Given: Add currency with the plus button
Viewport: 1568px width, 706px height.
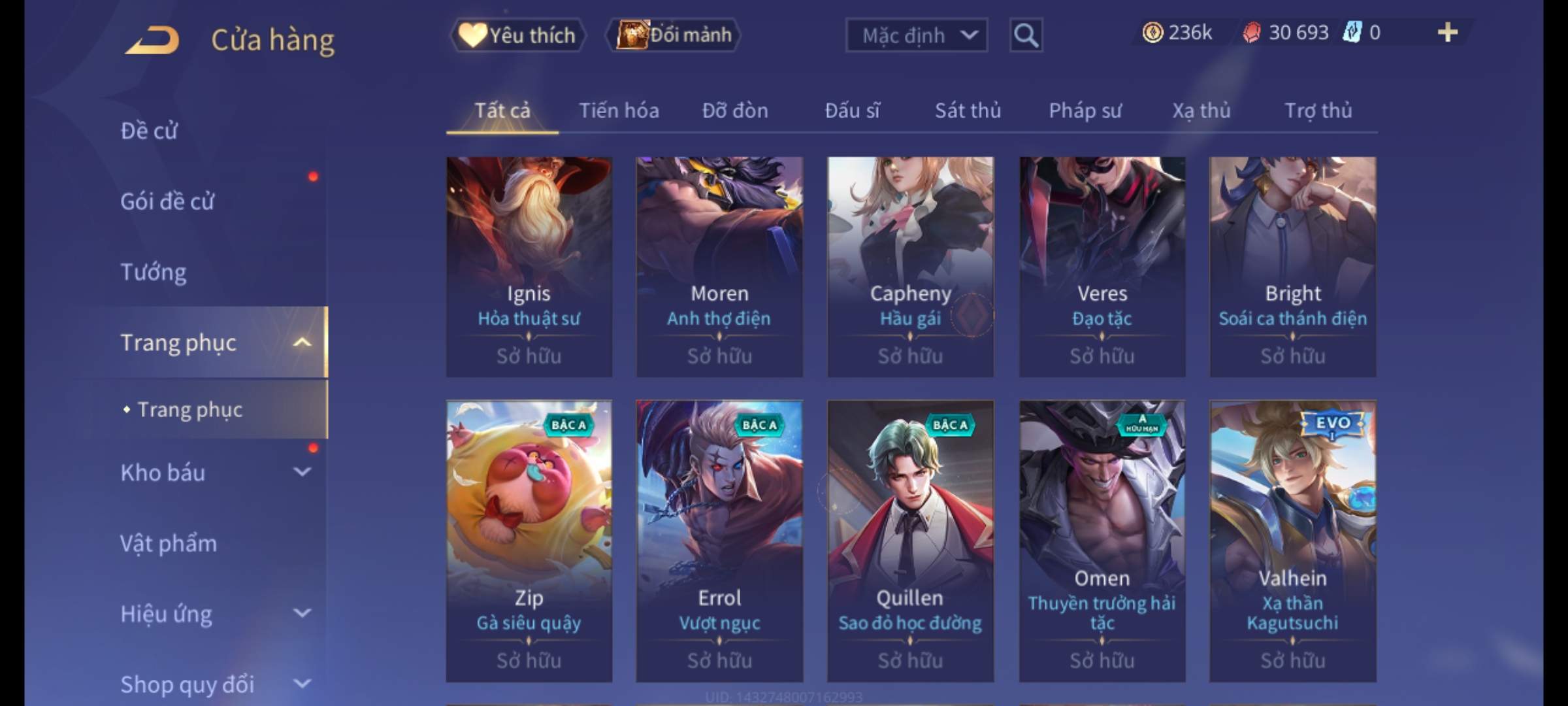Looking at the screenshot, I should coord(1447,33).
